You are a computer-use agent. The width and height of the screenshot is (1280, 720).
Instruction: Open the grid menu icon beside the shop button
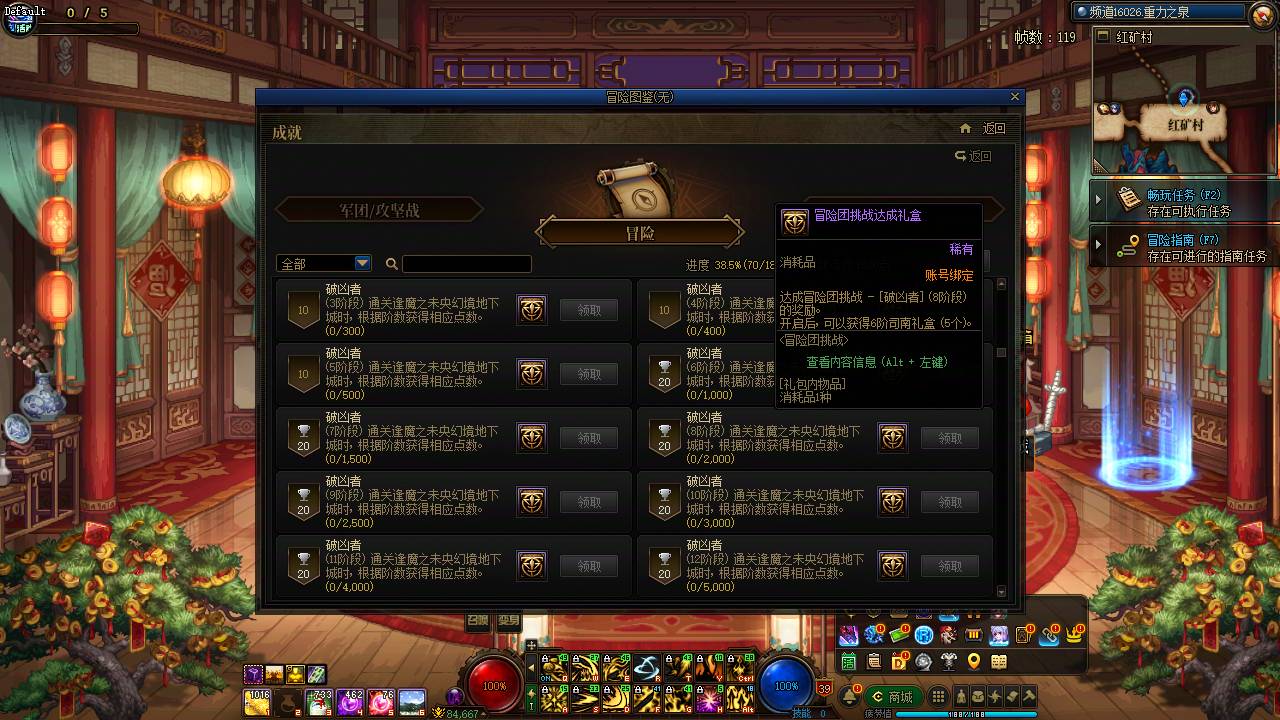pos(938,695)
